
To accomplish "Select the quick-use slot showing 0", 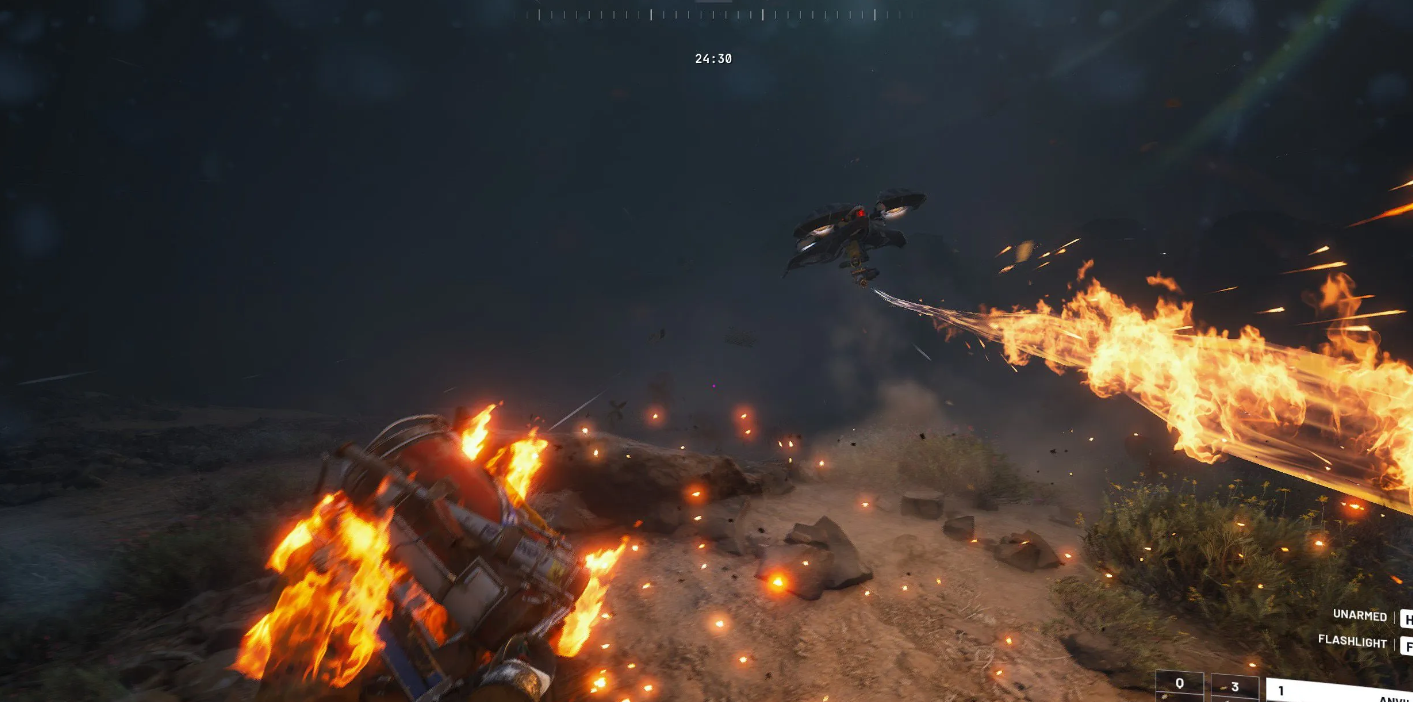I will point(1180,685).
